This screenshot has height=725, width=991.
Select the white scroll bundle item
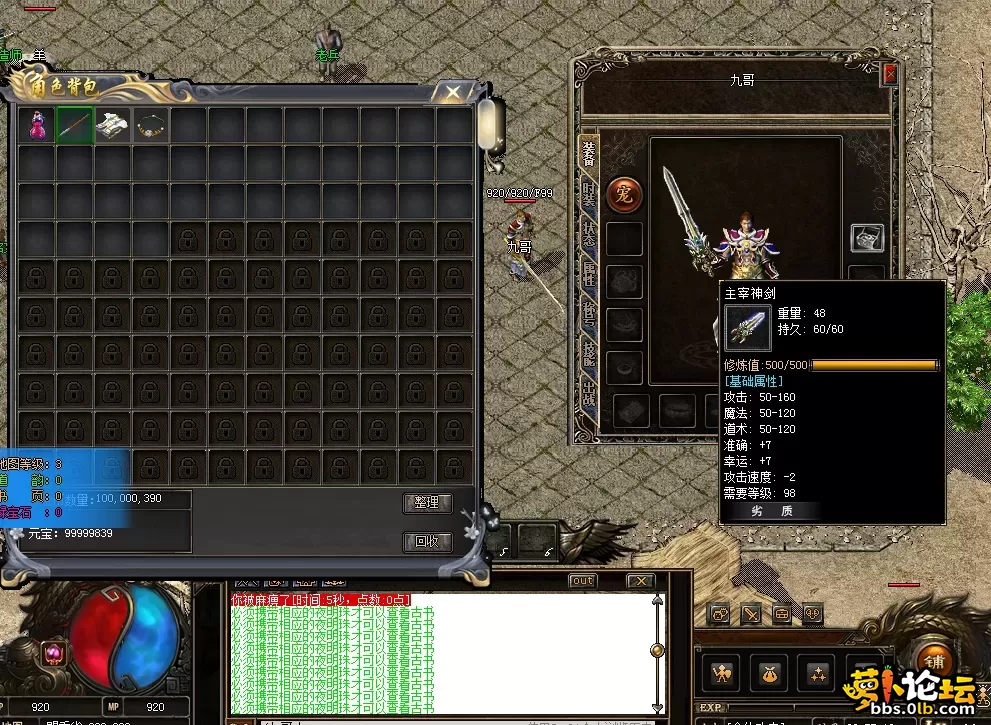(113, 125)
